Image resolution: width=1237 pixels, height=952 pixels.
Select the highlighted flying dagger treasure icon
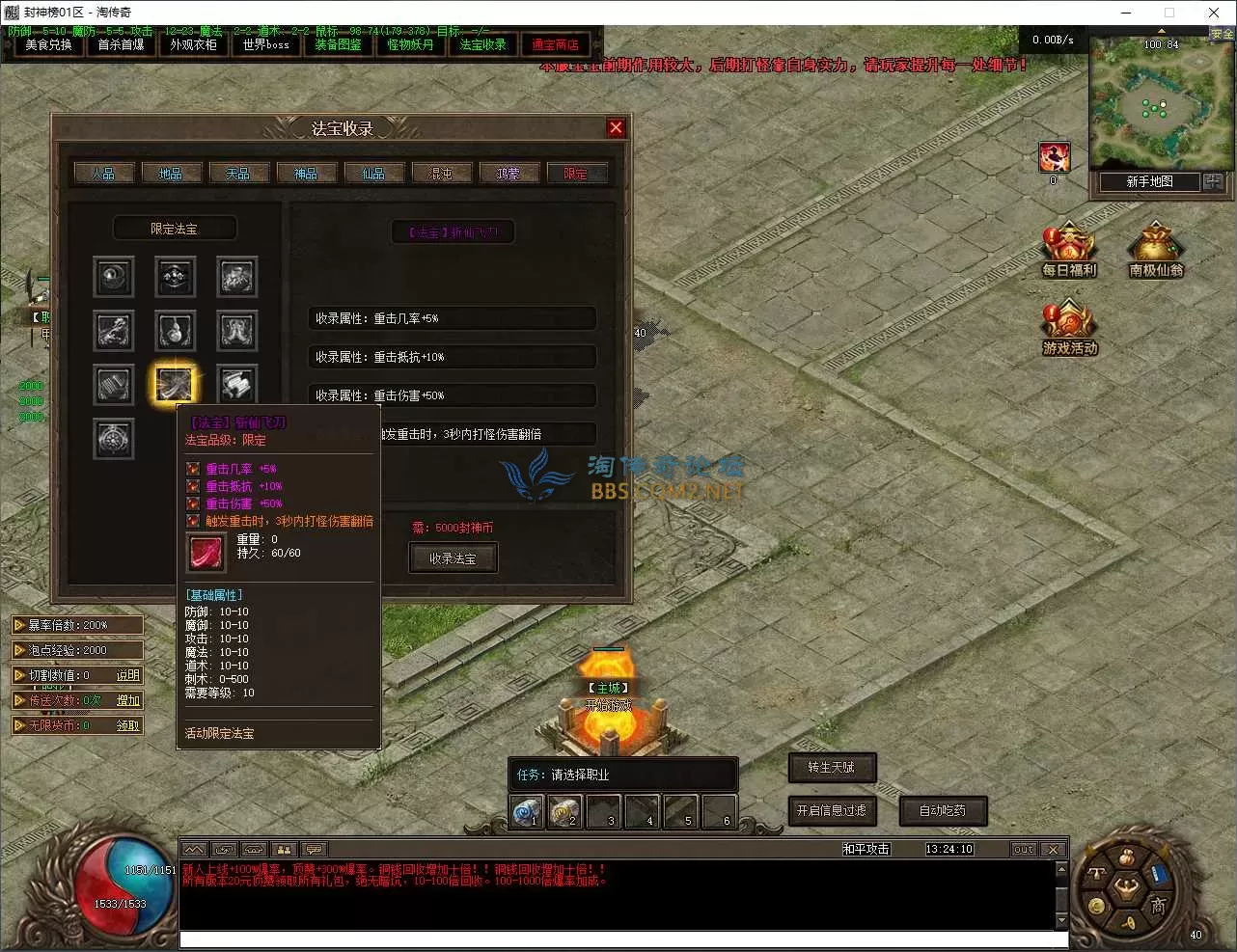pyautogui.click(x=175, y=385)
